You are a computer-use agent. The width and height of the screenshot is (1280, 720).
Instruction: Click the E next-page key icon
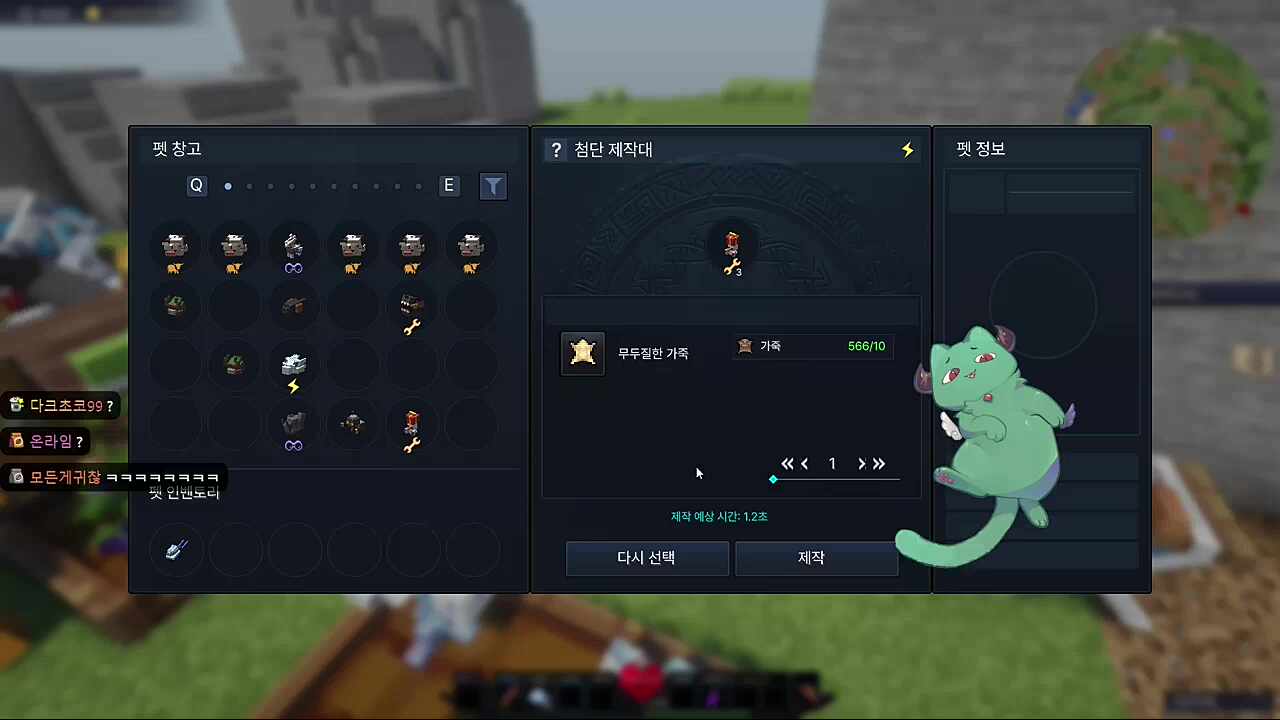(x=448, y=185)
